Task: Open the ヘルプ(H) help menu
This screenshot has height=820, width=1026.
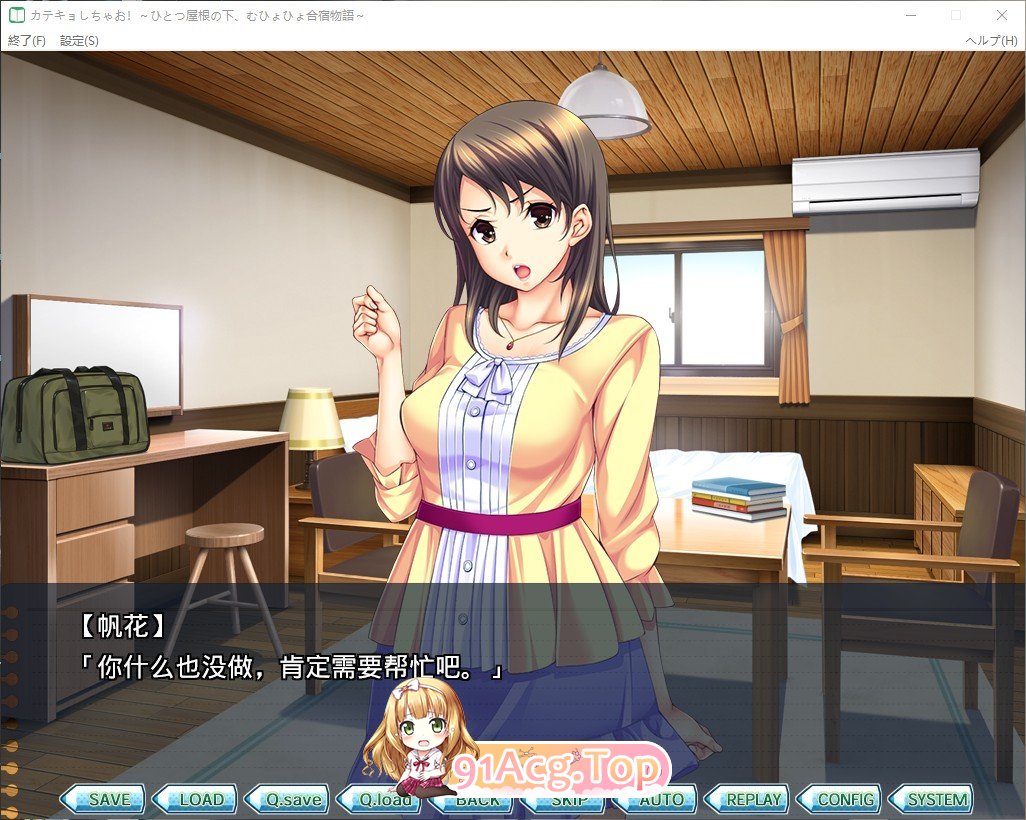Action: (990, 41)
